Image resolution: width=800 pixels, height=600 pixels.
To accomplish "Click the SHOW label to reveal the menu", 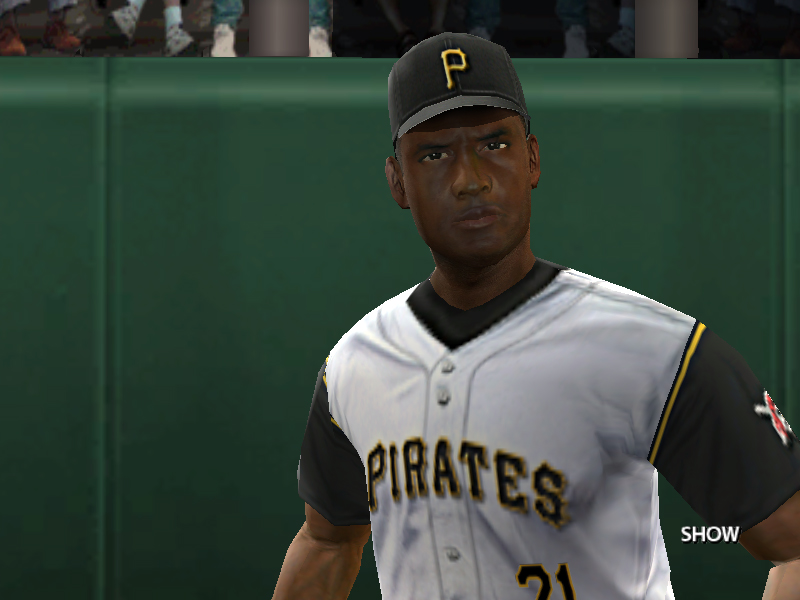I will pos(709,534).
